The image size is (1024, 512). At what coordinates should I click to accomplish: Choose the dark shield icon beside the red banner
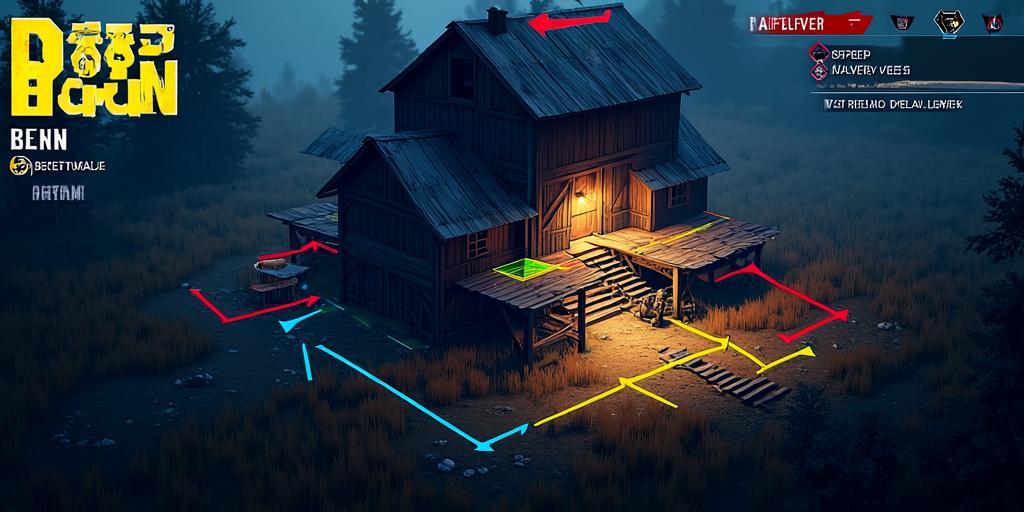click(900, 22)
